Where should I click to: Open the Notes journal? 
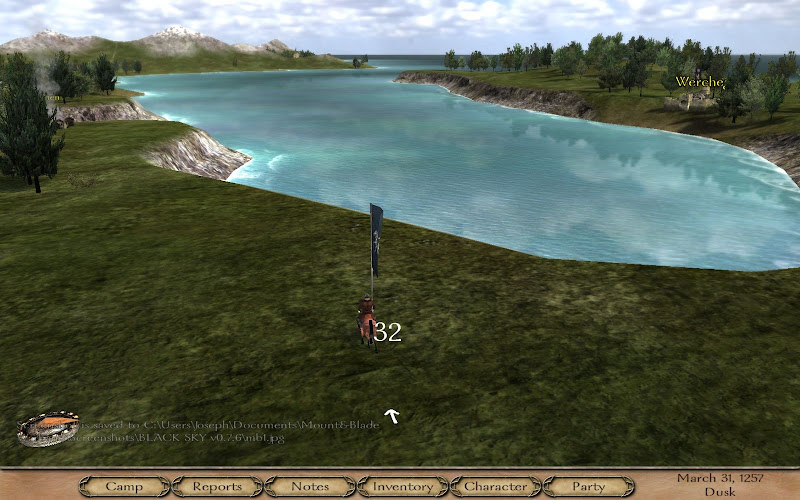[x=310, y=487]
